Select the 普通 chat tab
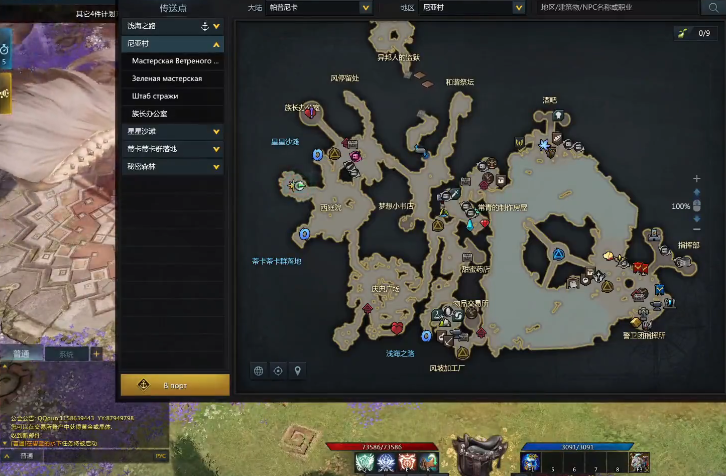This screenshot has width=726, height=476. (22, 354)
